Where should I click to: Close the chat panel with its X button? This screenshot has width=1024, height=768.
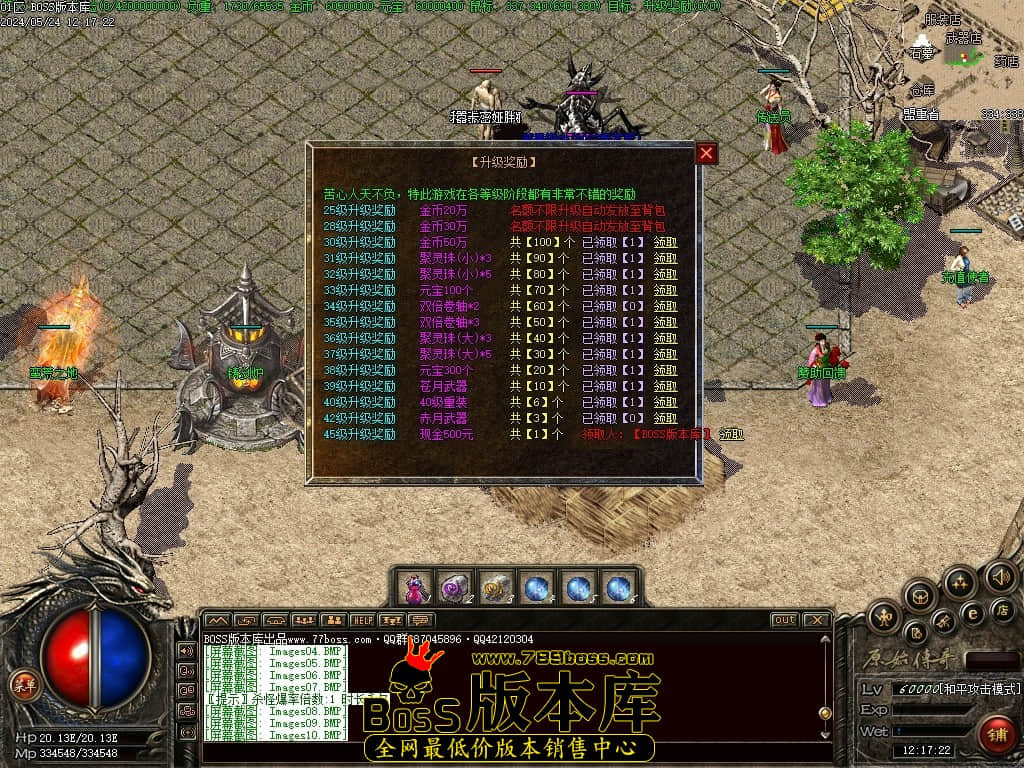(x=816, y=620)
